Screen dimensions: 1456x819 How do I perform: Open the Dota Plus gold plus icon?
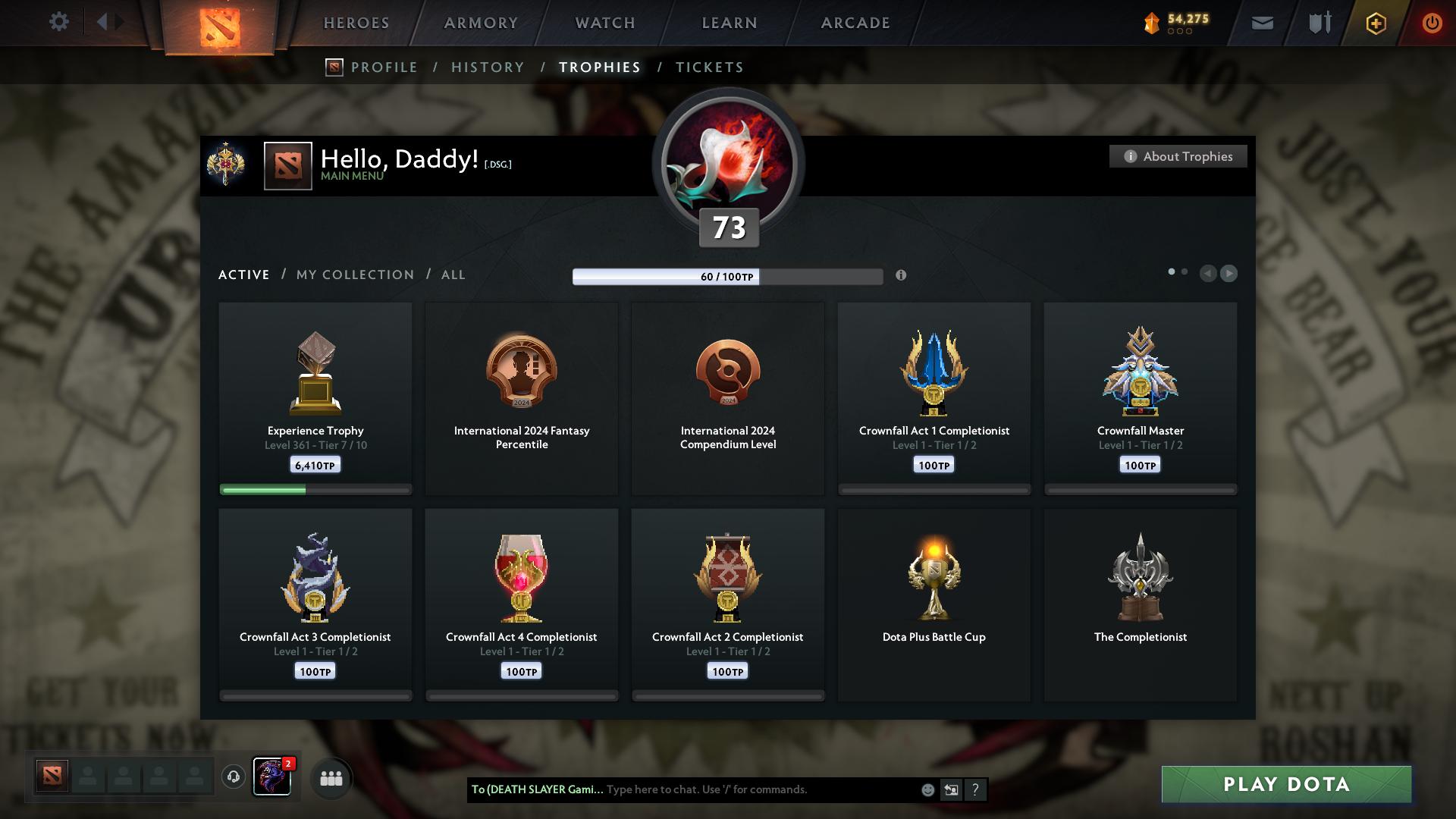coord(1375,23)
